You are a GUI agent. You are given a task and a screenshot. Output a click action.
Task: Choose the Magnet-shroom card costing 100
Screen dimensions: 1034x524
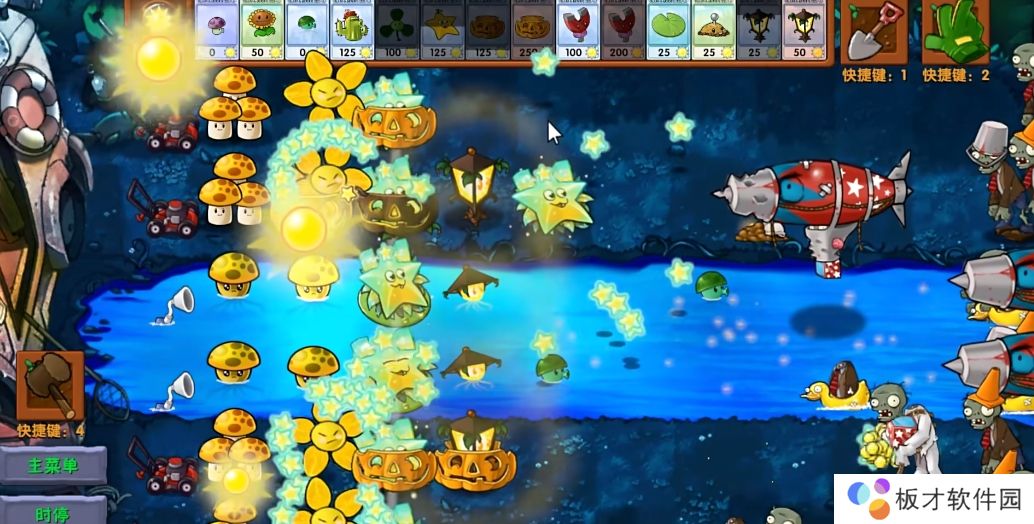[577, 30]
